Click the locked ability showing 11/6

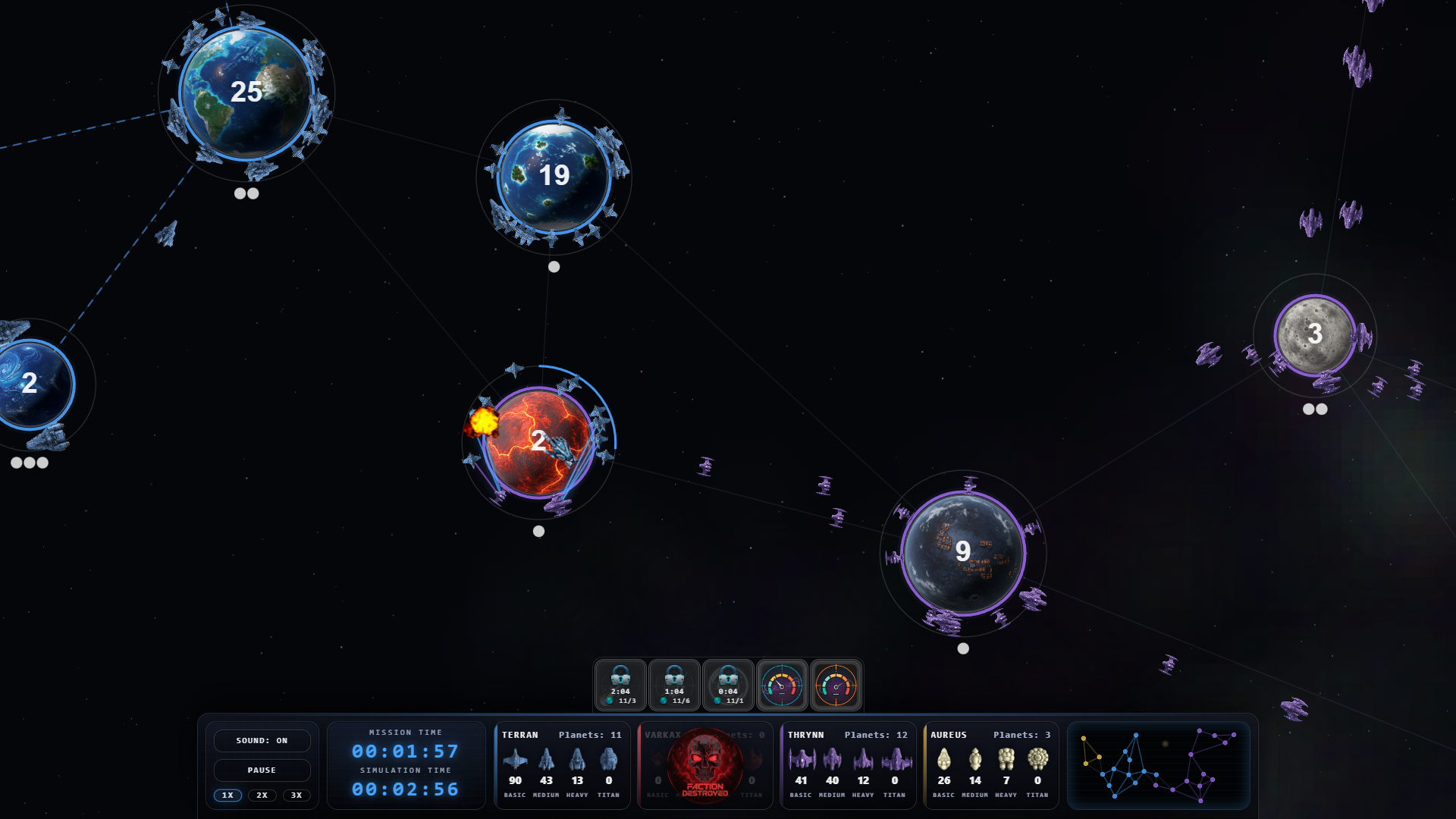pos(674,685)
